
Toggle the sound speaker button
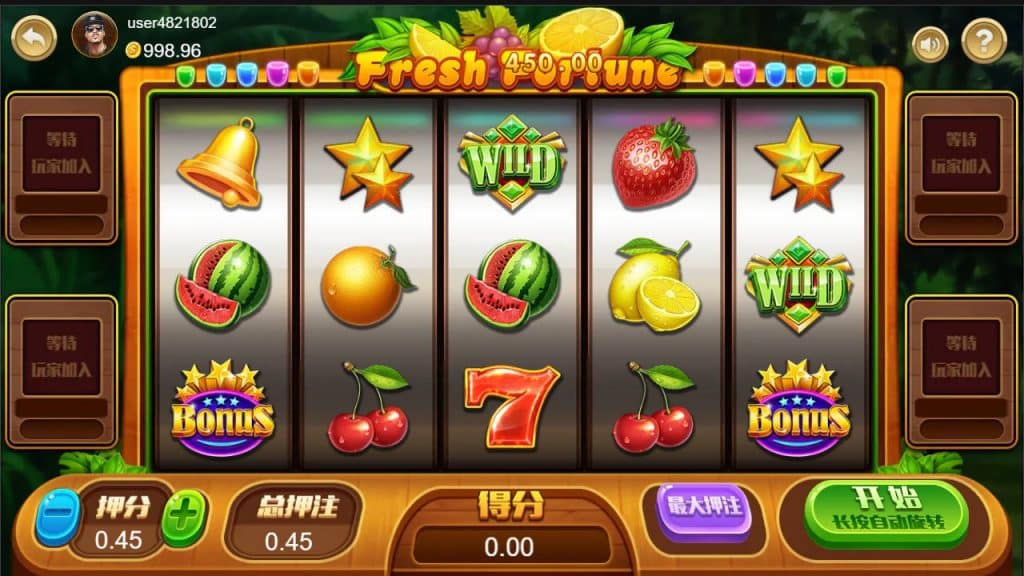coord(930,43)
